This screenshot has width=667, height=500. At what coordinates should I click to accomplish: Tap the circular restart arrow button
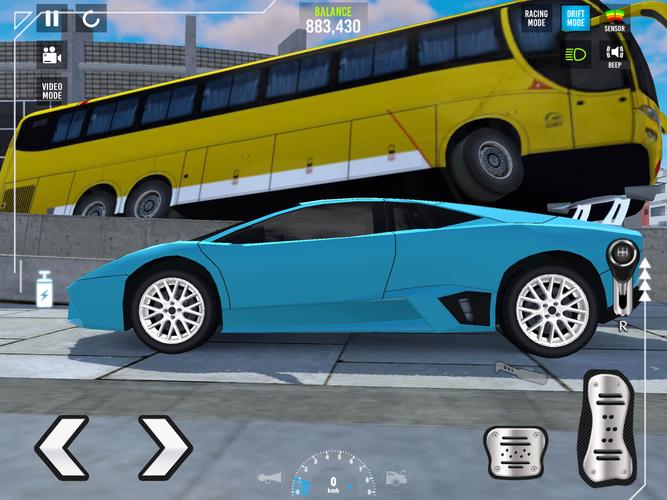tap(91, 18)
